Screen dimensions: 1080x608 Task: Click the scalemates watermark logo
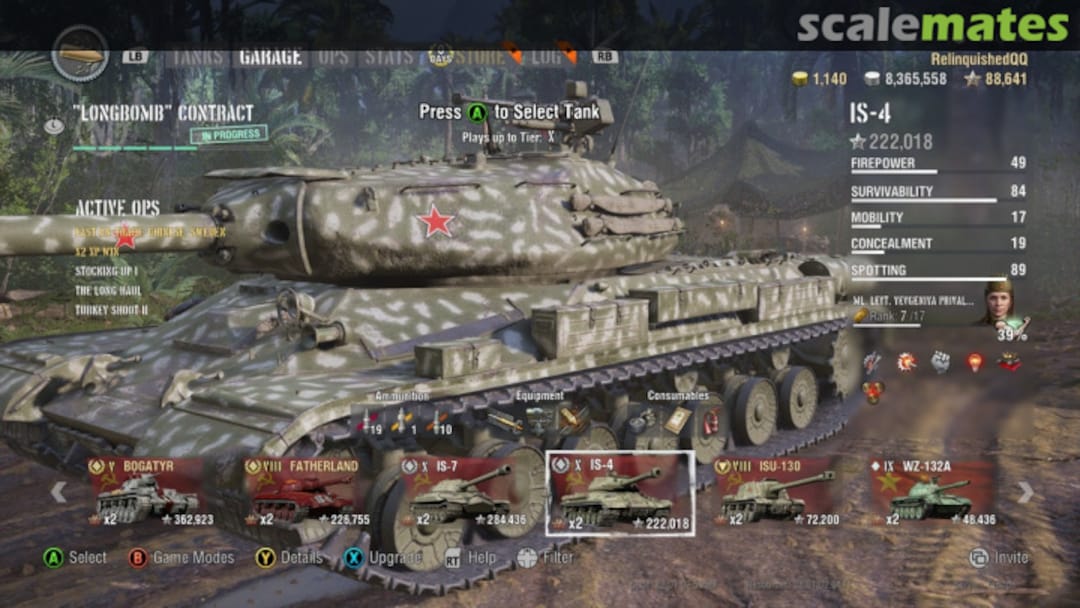point(931,25)
